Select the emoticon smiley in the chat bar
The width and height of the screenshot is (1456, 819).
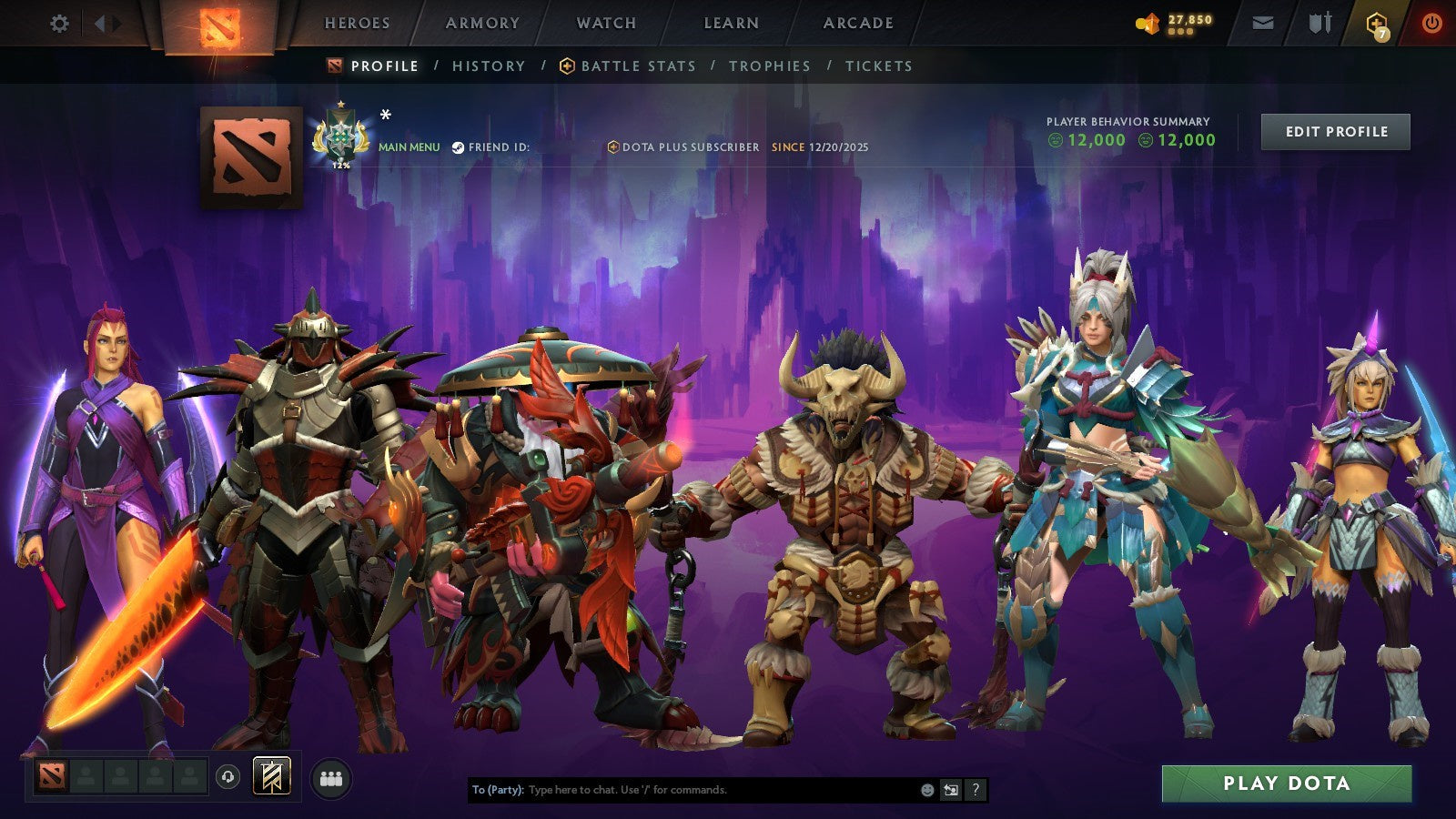tap(926, 789)
